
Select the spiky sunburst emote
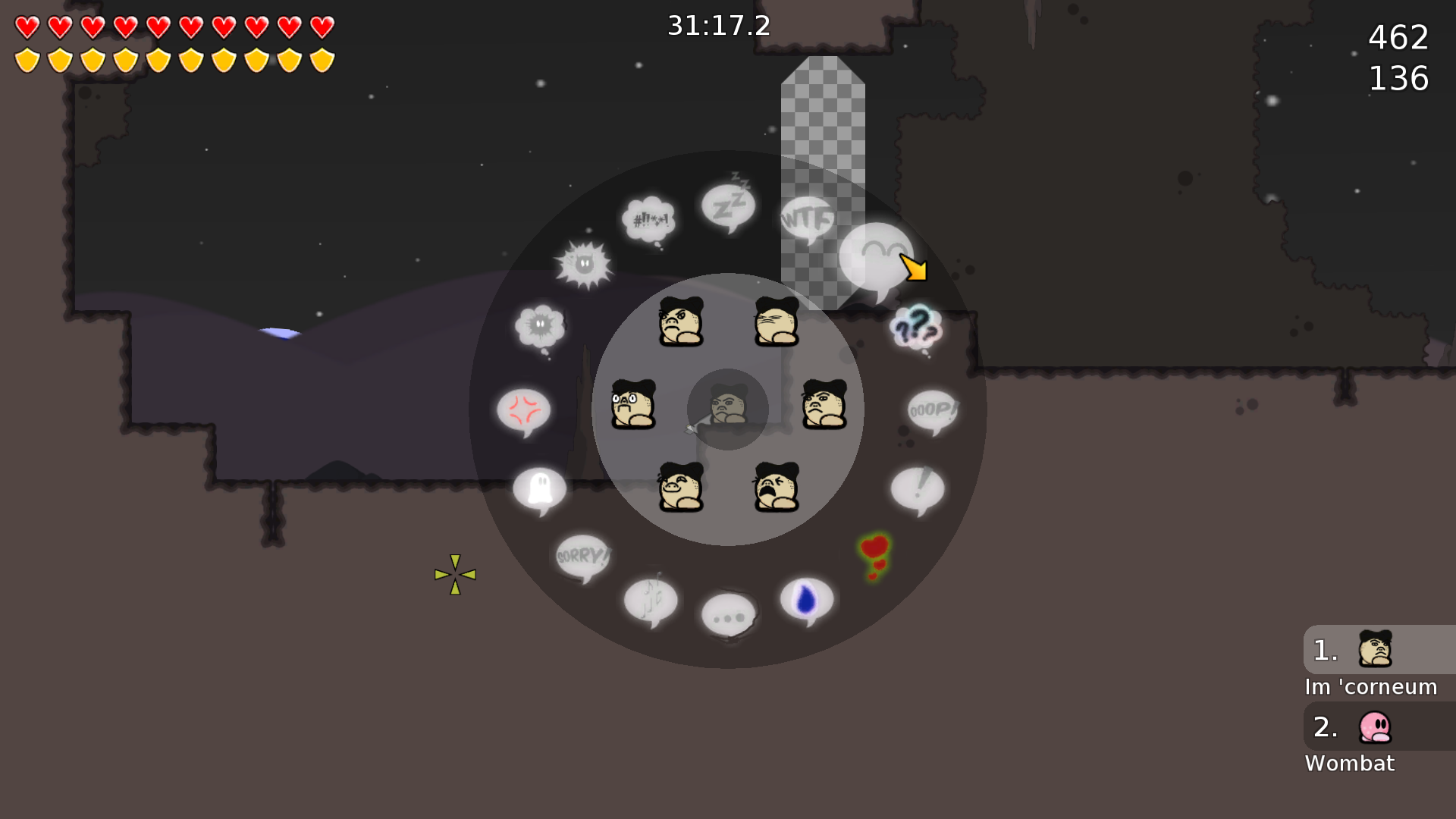(584, 264)
